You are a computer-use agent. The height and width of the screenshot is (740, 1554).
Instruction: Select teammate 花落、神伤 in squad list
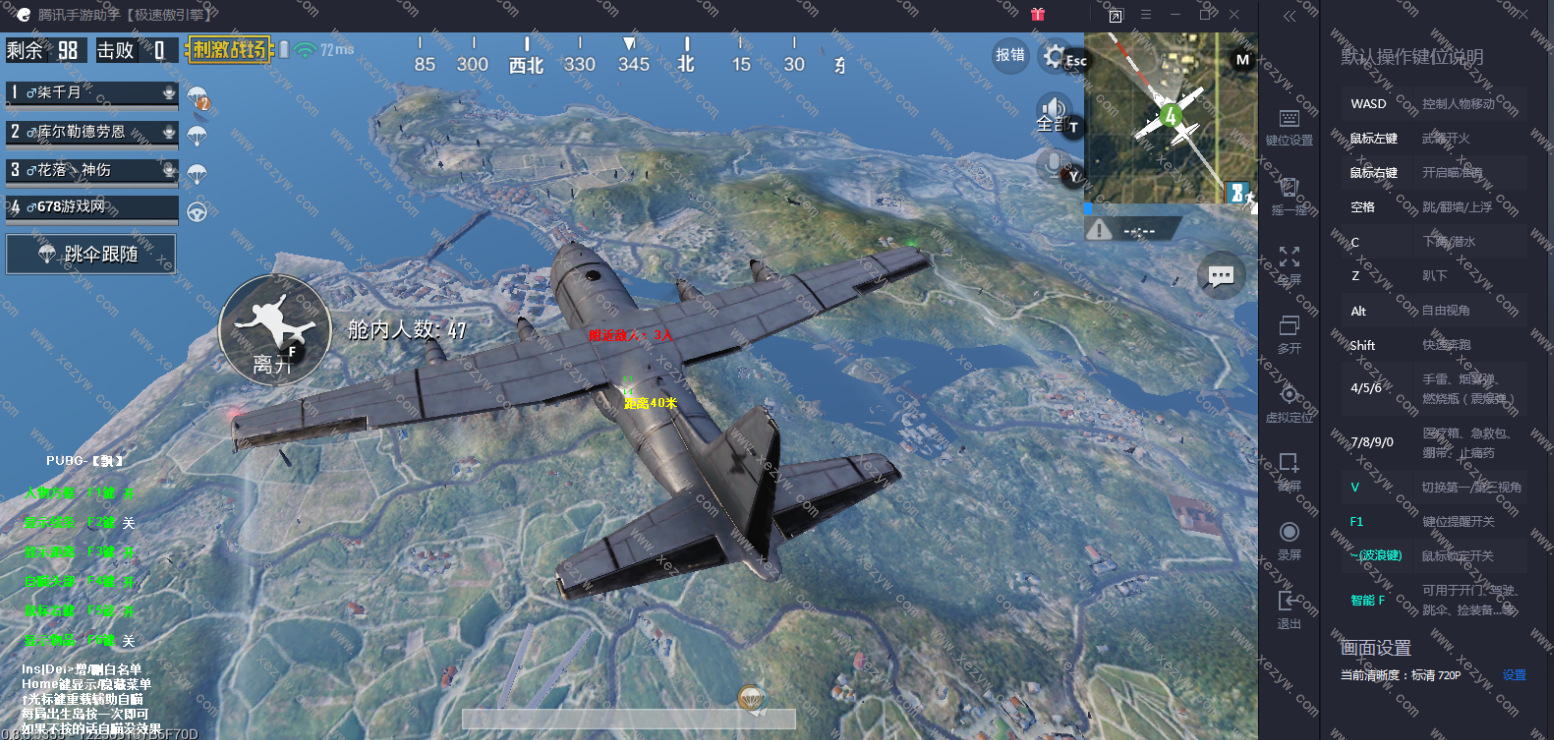coord(92,170)
